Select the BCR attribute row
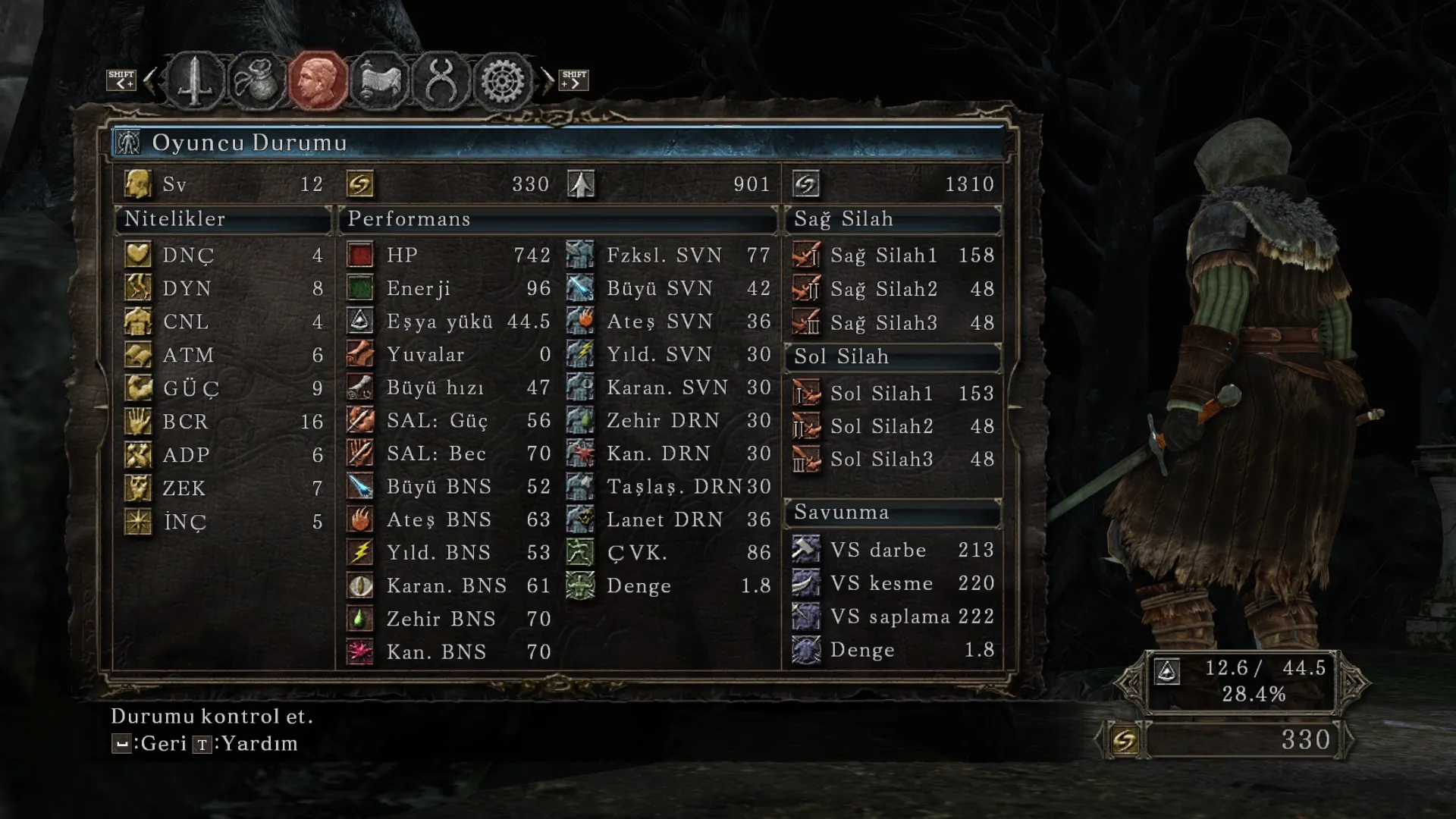This screenshot has height=819, width=1456. (224, 422)
